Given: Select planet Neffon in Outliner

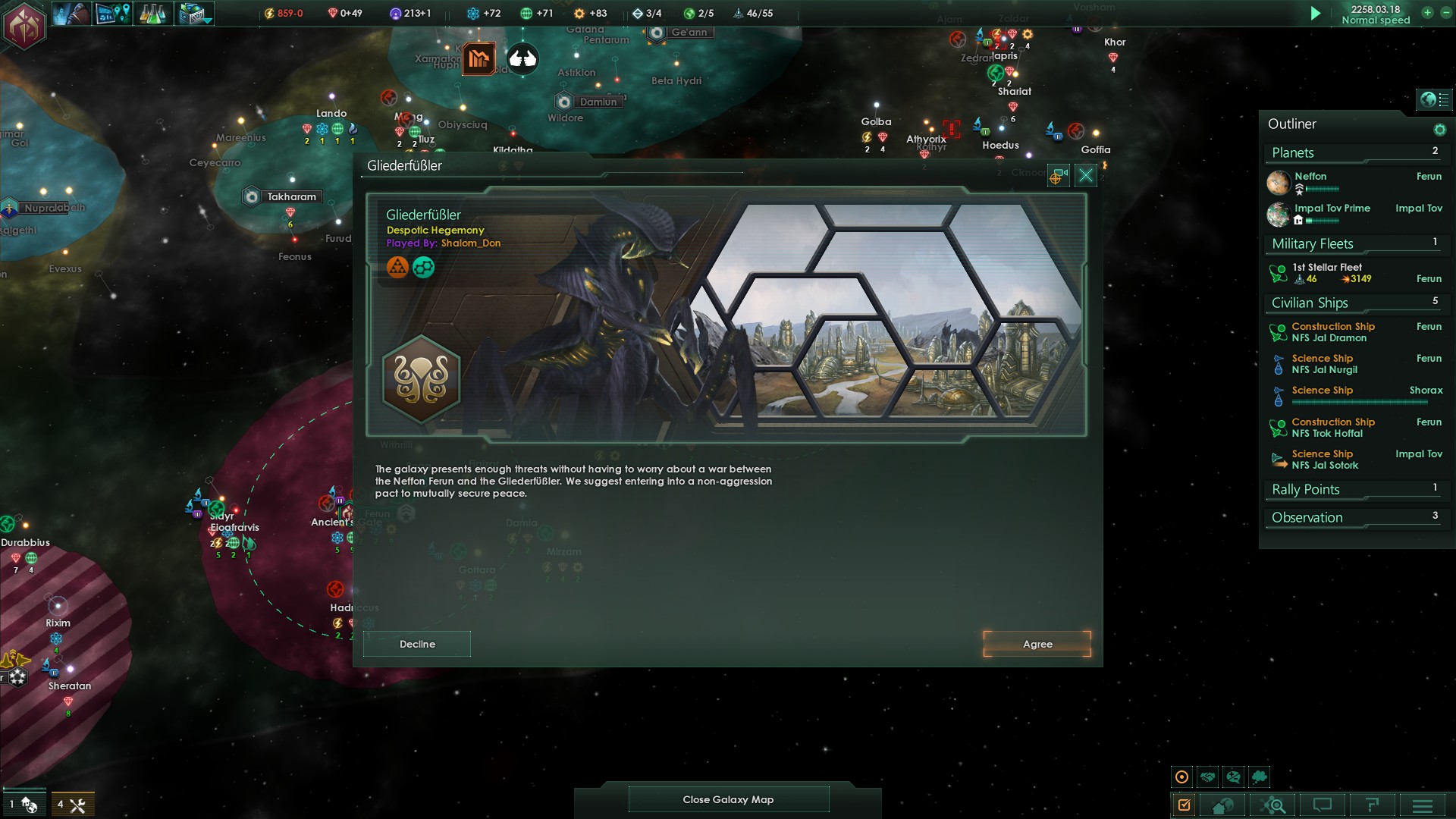Looking at the screenshot, I should (x=1310, y=177).
